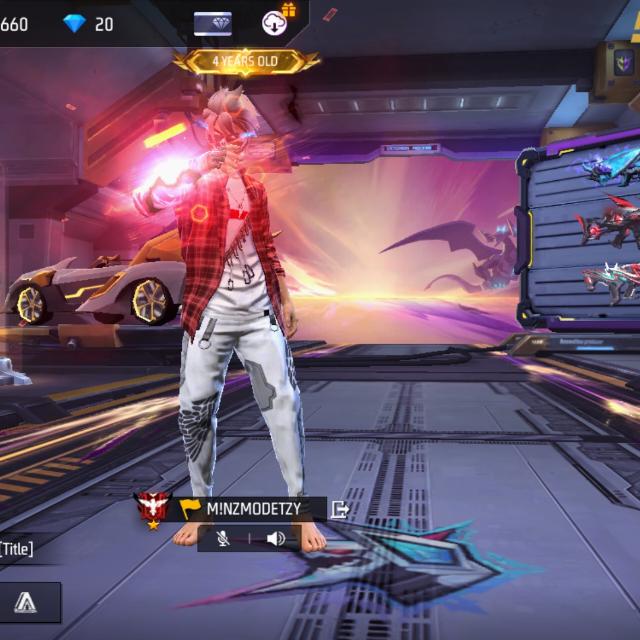Viewport: 640px width, 640px height.
Task: Open the diamond top-up counter
Action: tap(90, 23)
